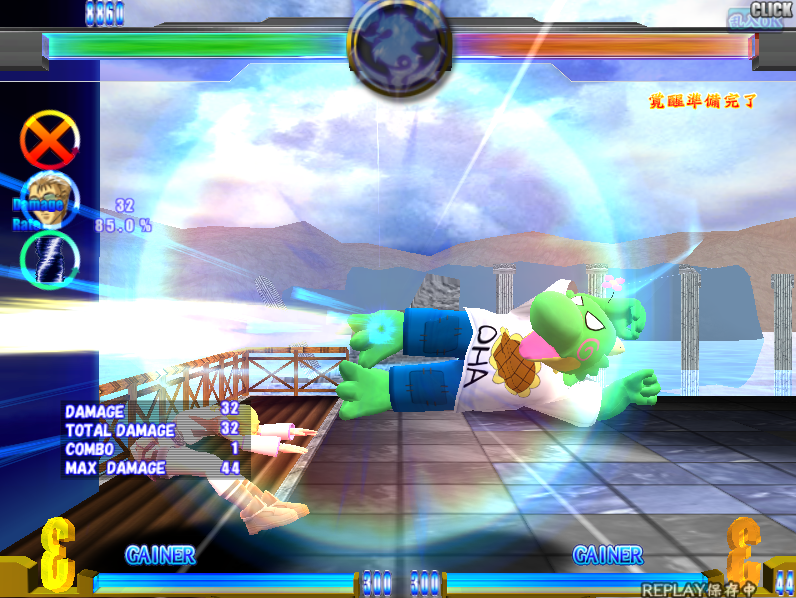The width and height of the screenshot is (796, 598).
Task: Choose the blond character portrait icon
Action: pyautogui.click(x=47, y=199)
